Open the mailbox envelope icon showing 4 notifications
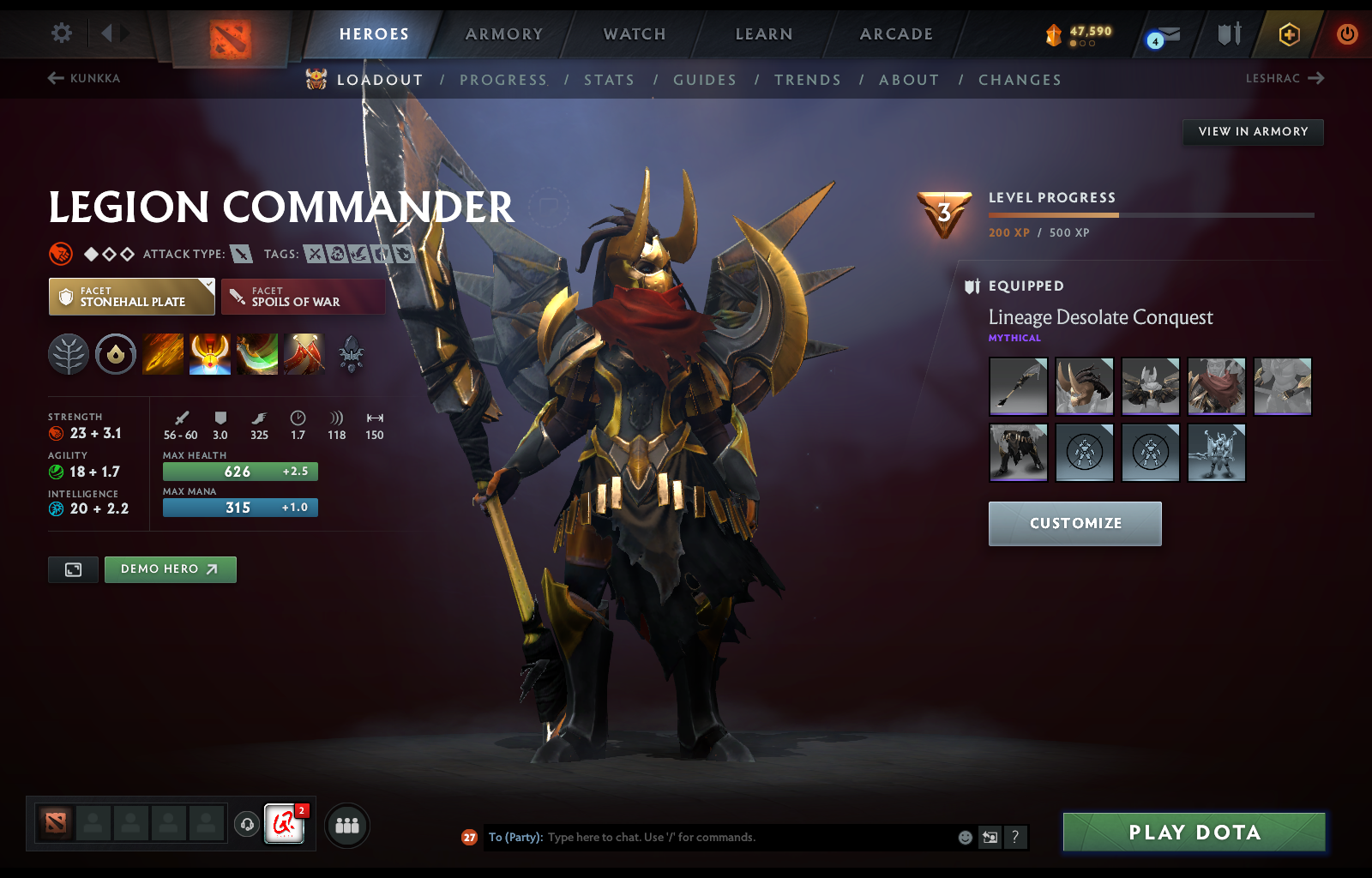This screenshot has height=878, width=1372. (x=1163, y=34)
